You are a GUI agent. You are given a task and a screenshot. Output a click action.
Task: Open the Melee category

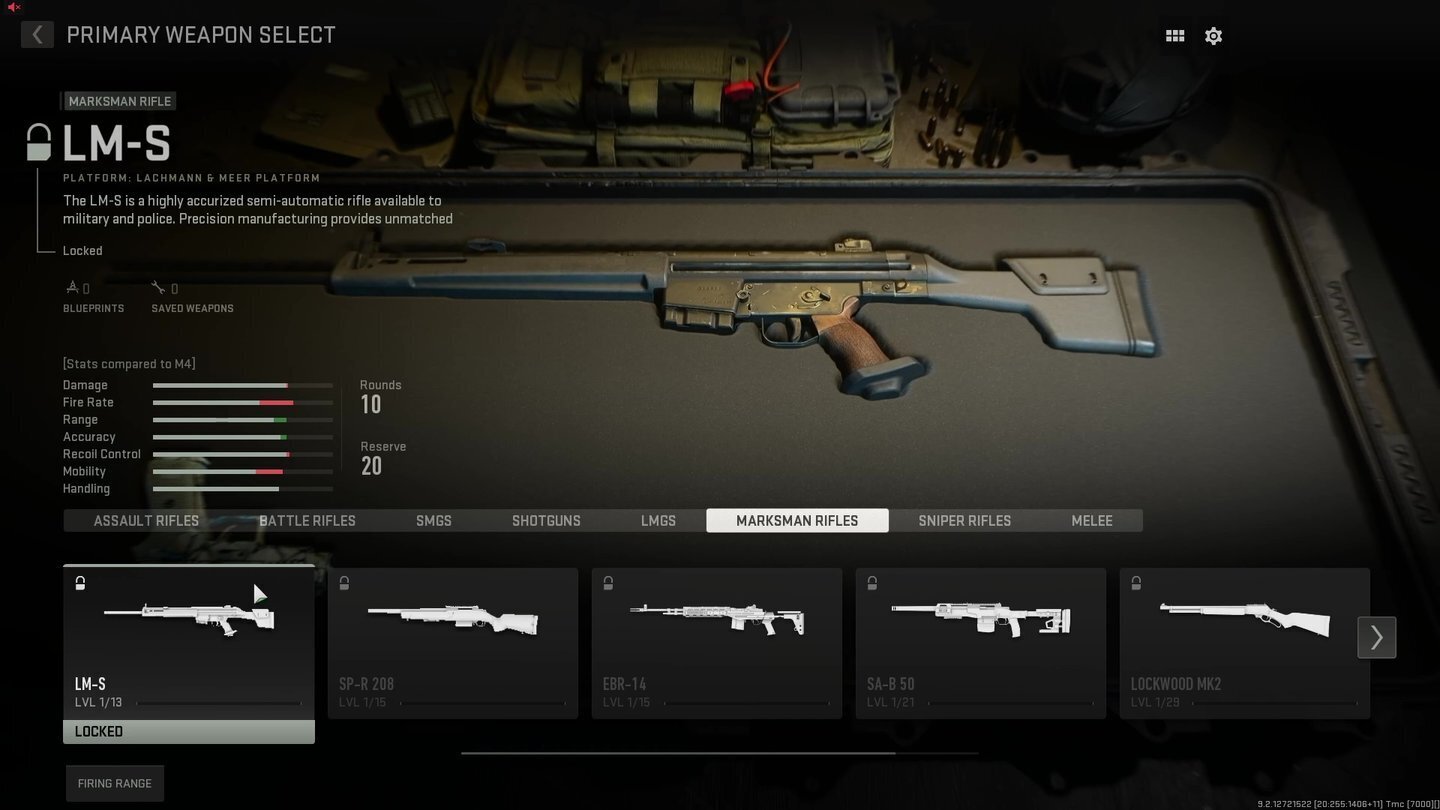click(1091, 520)
